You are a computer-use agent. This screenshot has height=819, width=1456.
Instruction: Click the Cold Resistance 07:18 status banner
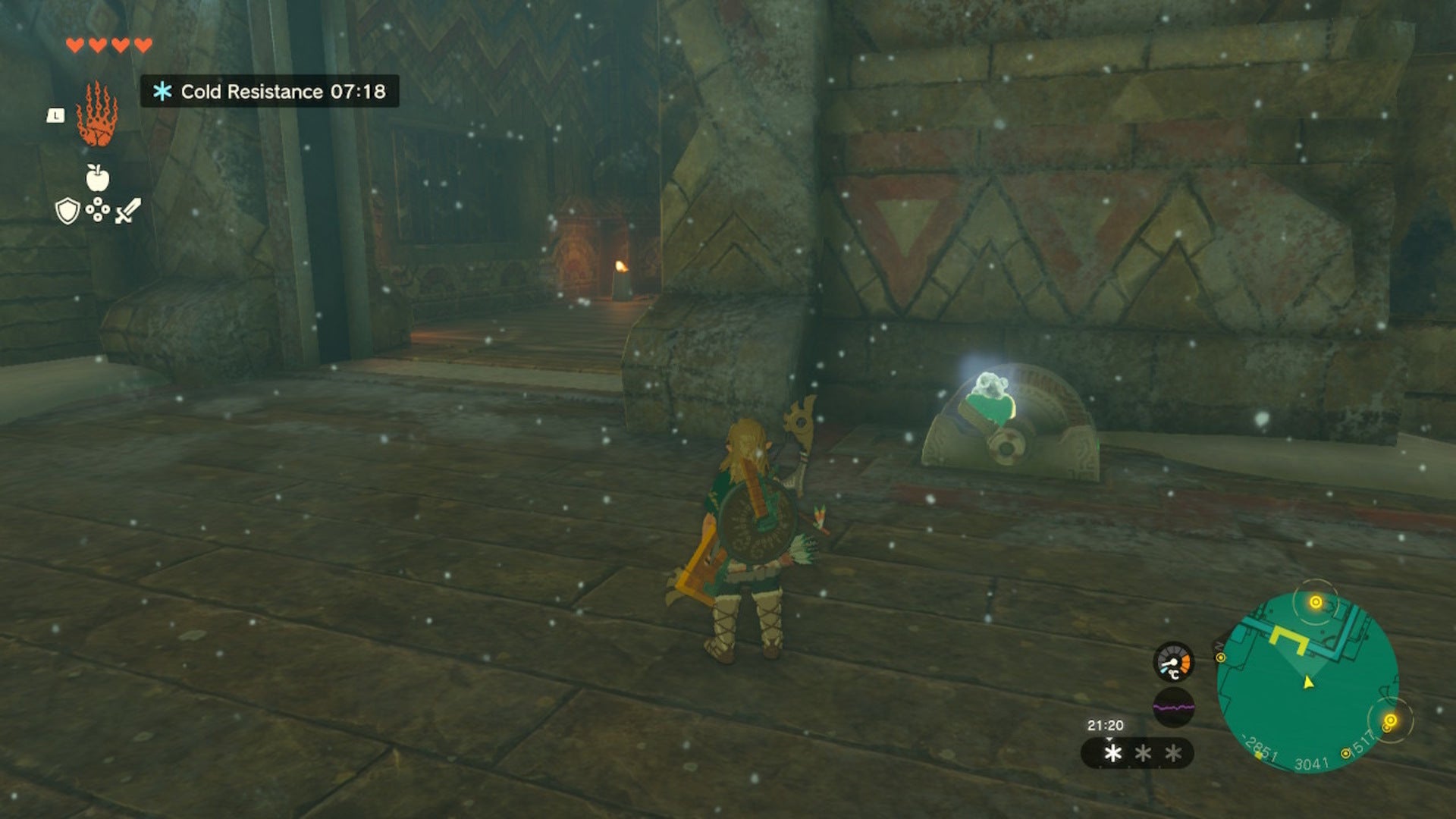tap(270, 90)
